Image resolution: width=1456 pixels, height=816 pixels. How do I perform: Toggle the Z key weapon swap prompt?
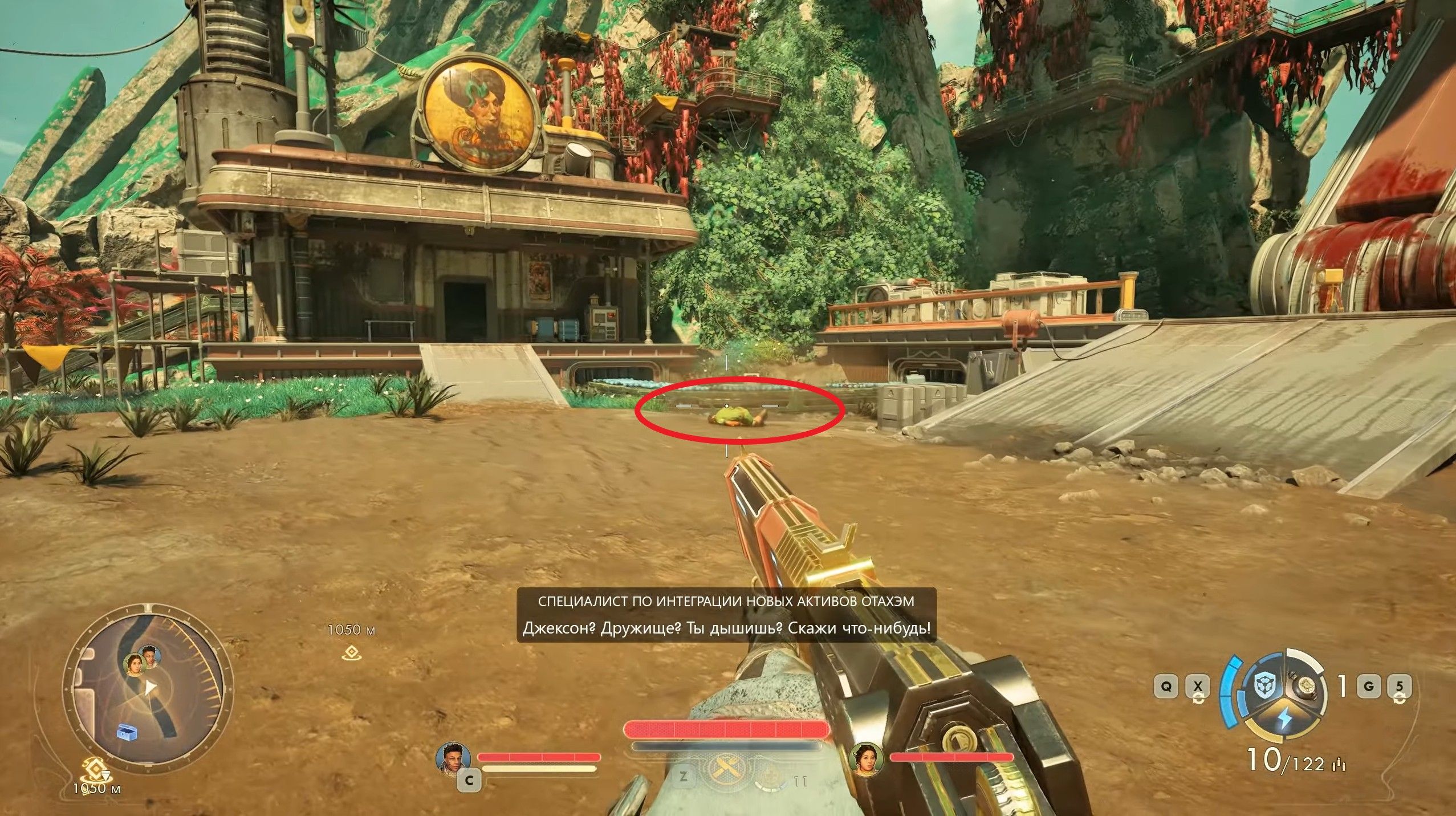click(682, 776)
